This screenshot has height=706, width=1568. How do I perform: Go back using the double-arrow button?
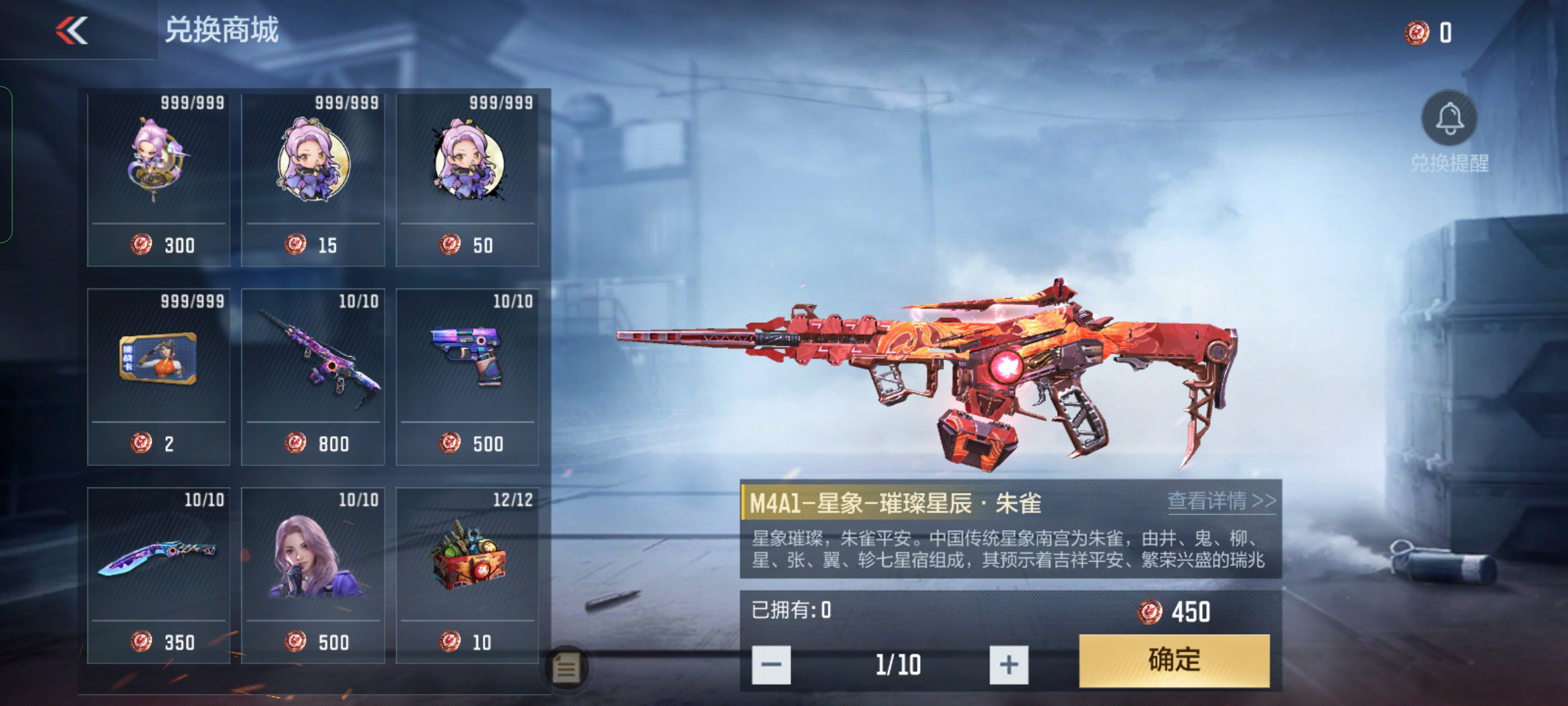72,31
